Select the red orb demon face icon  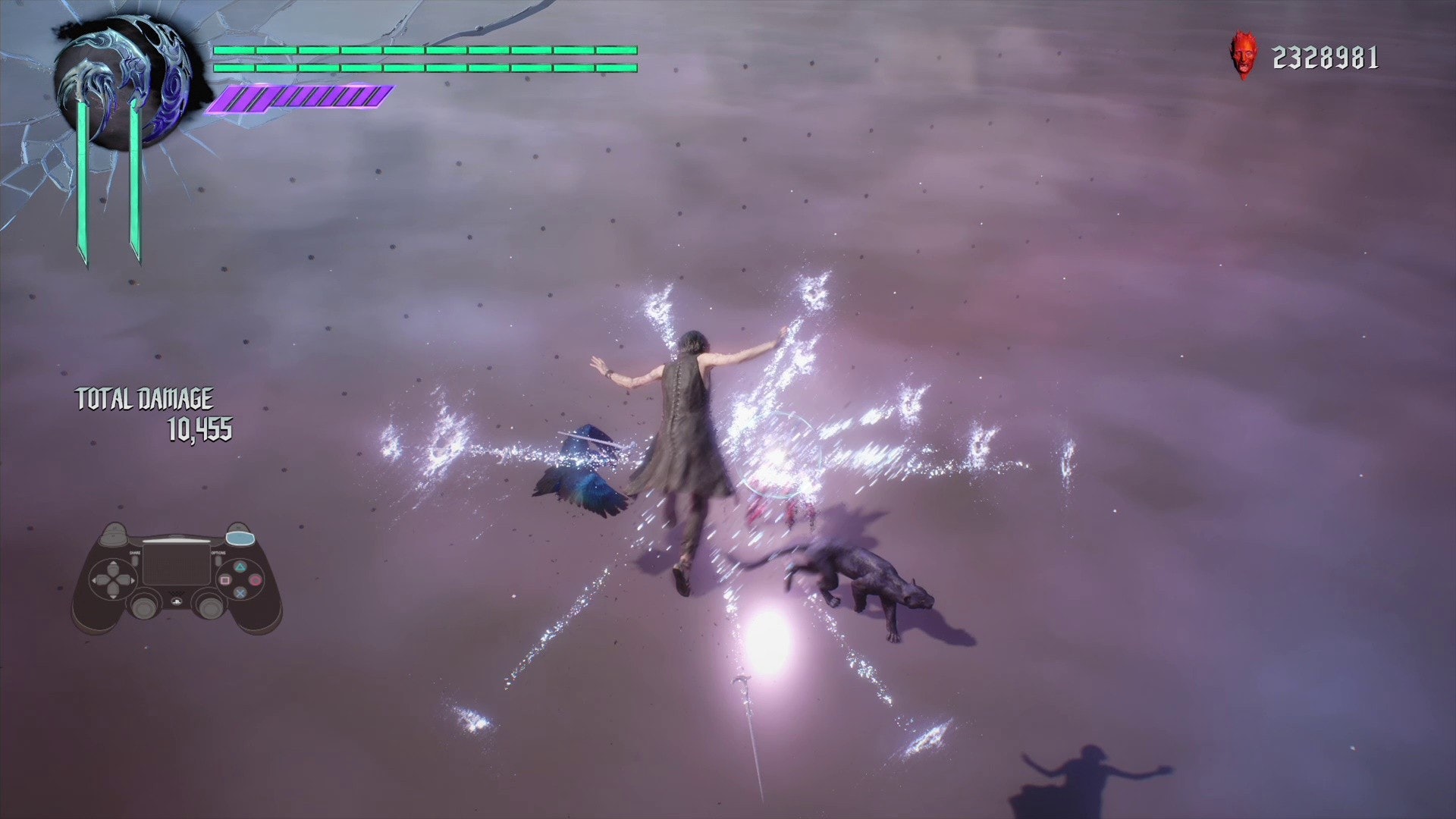(1242, 55)
